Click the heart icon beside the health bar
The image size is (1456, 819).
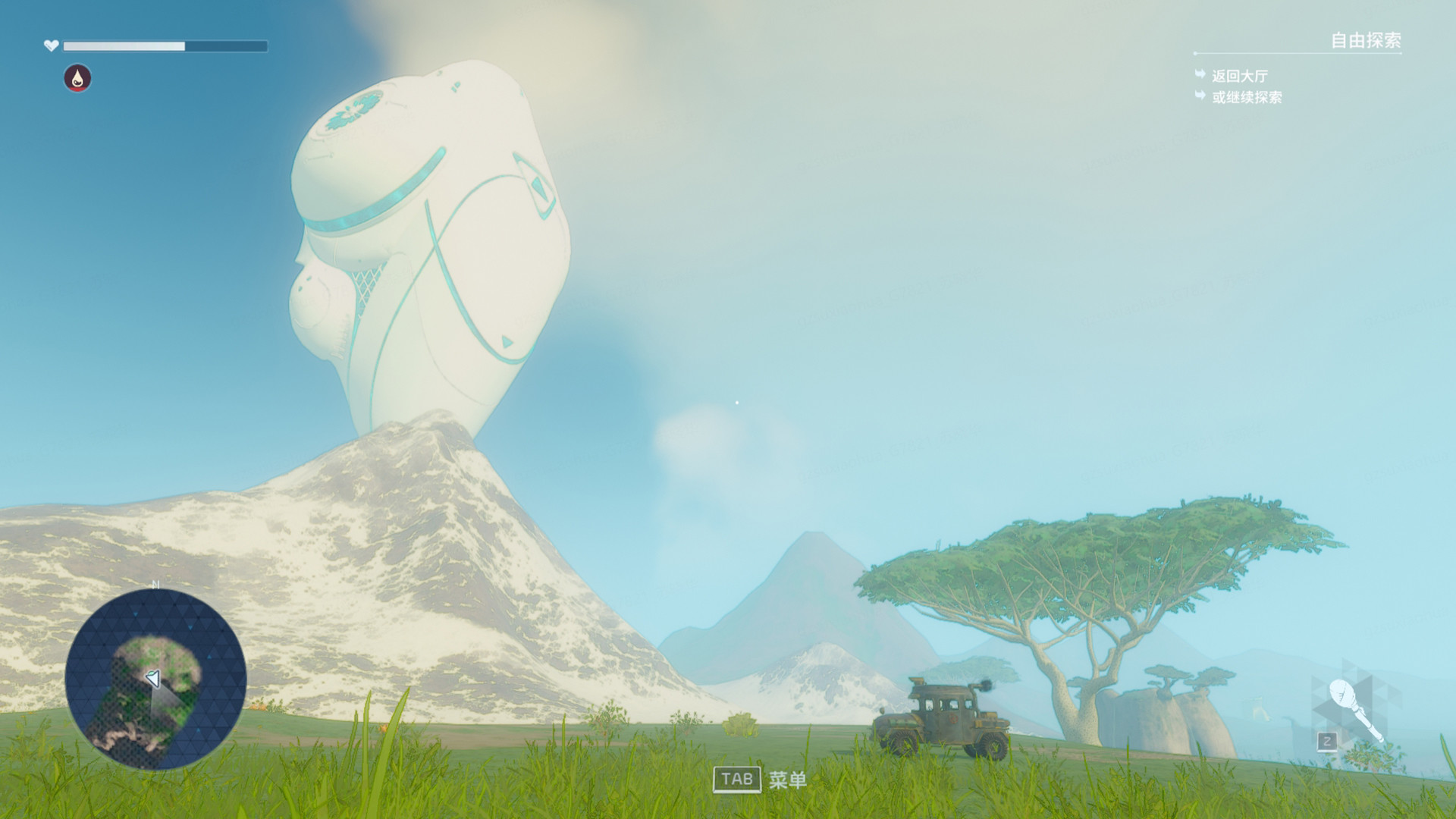pyautogui.click(x=50, y=45)
